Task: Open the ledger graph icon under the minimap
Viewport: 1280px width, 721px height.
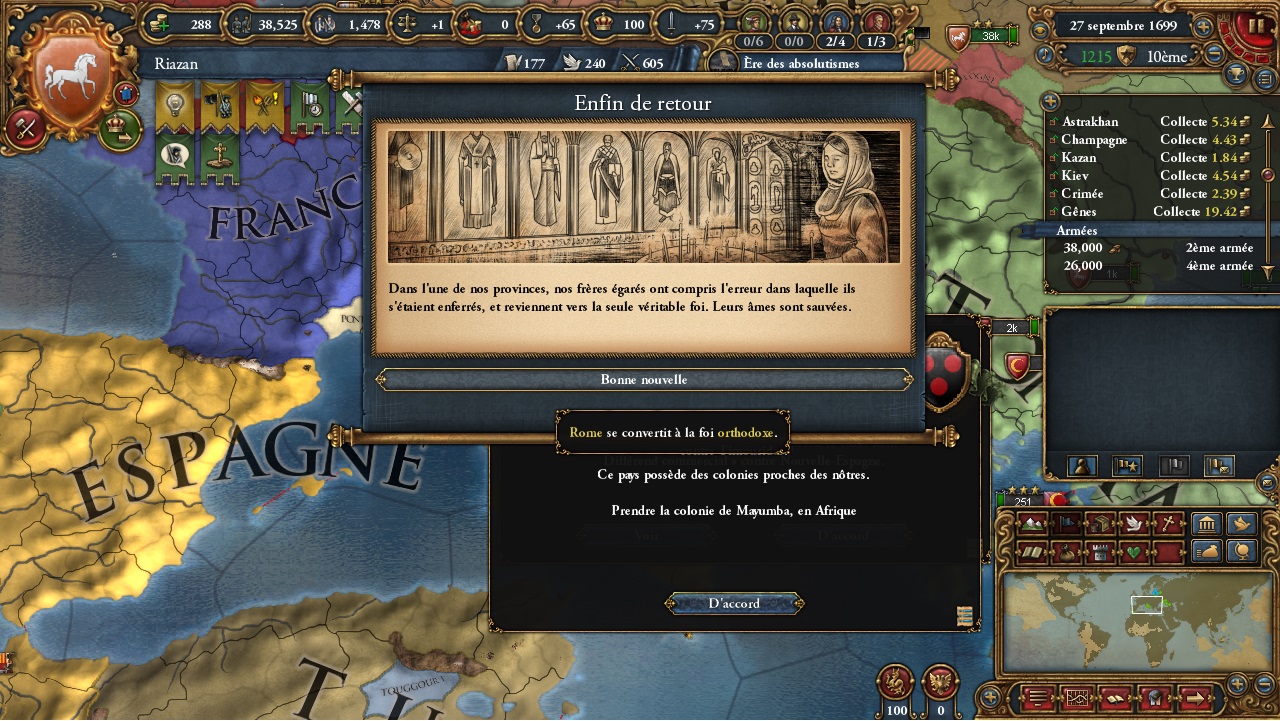Action: [x=1078, y=699]
